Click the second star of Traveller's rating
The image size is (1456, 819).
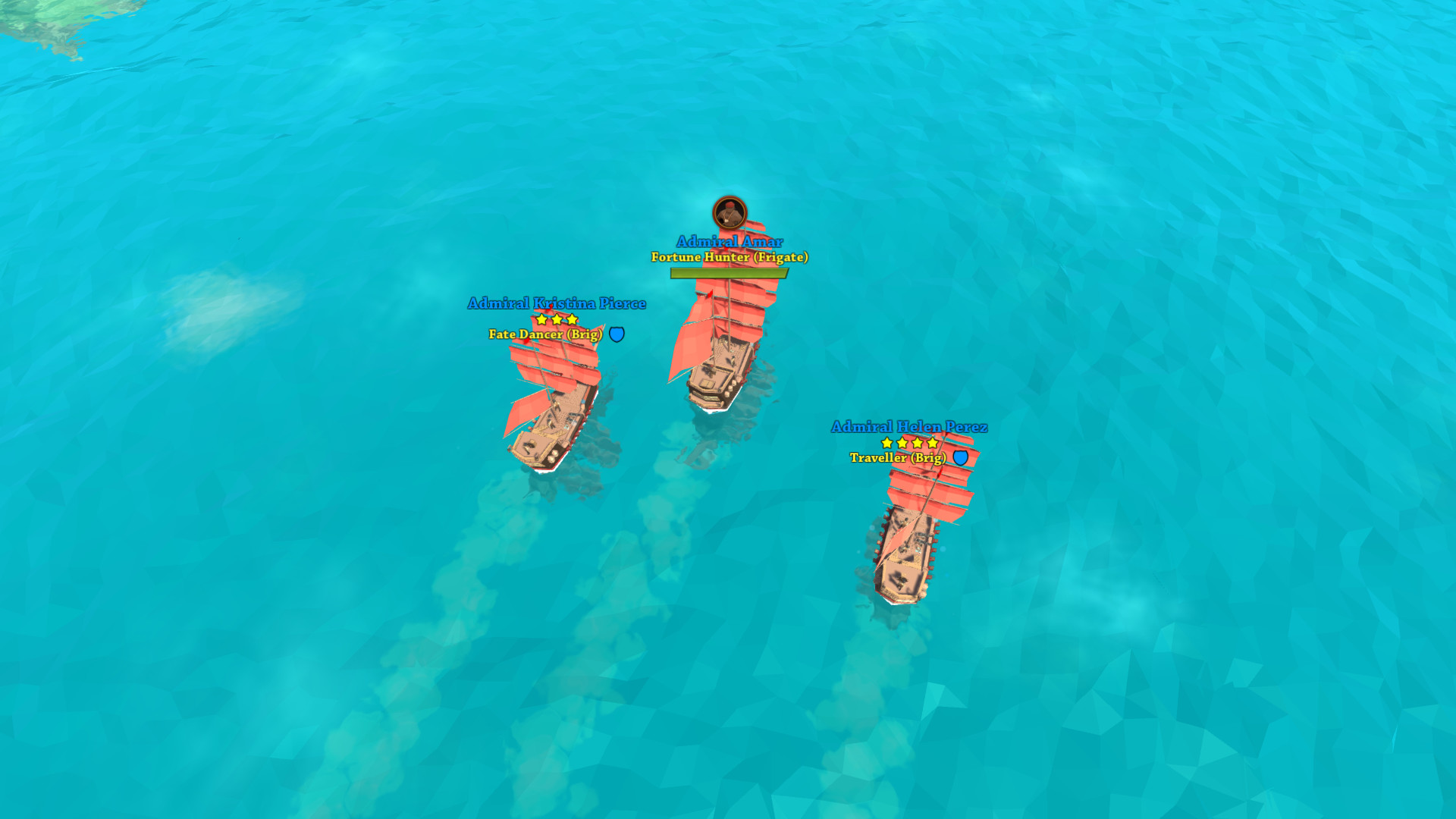[902, 443]
